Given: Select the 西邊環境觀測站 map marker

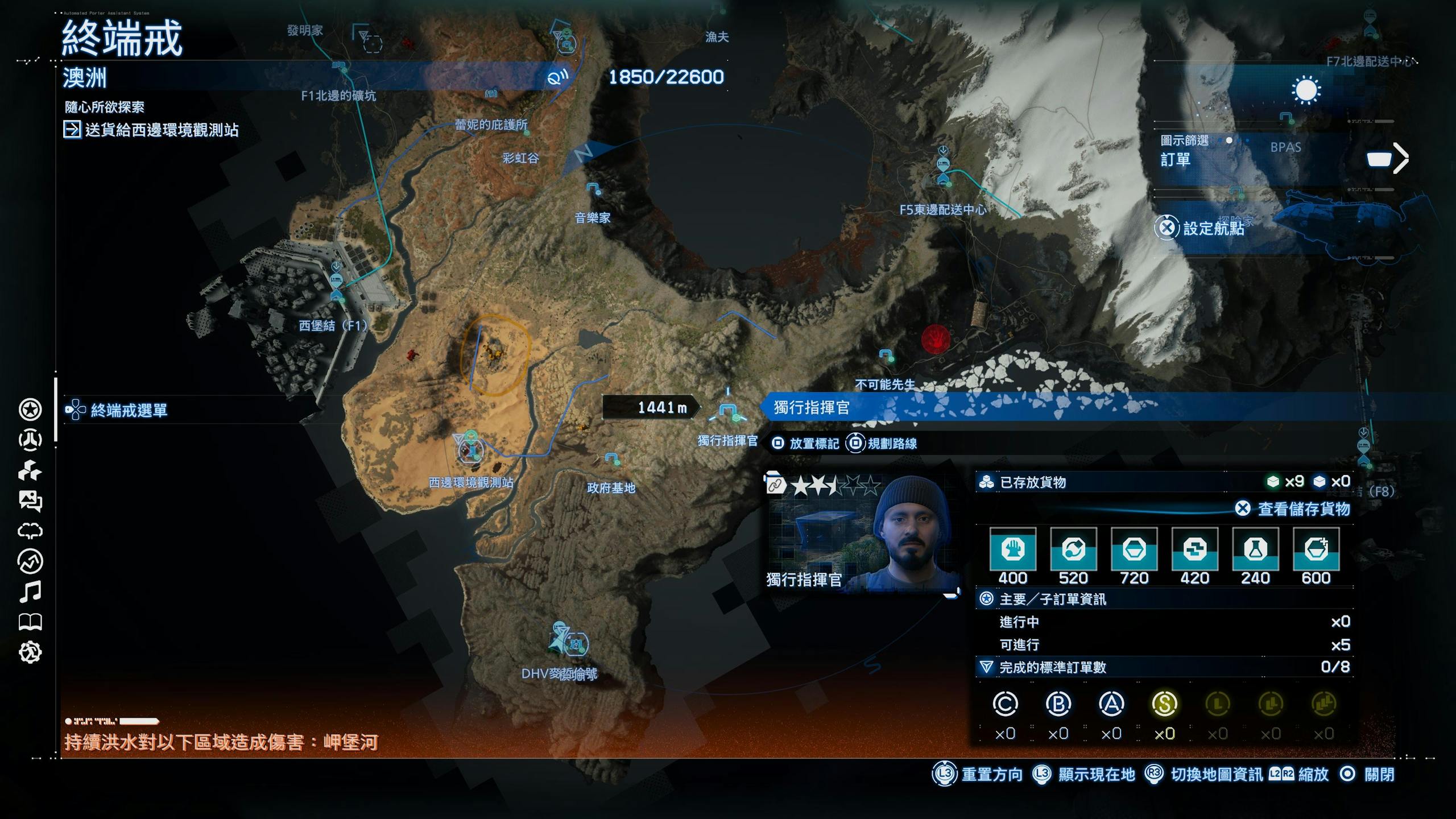Looking at the screenshot, I should coord(470,449).
